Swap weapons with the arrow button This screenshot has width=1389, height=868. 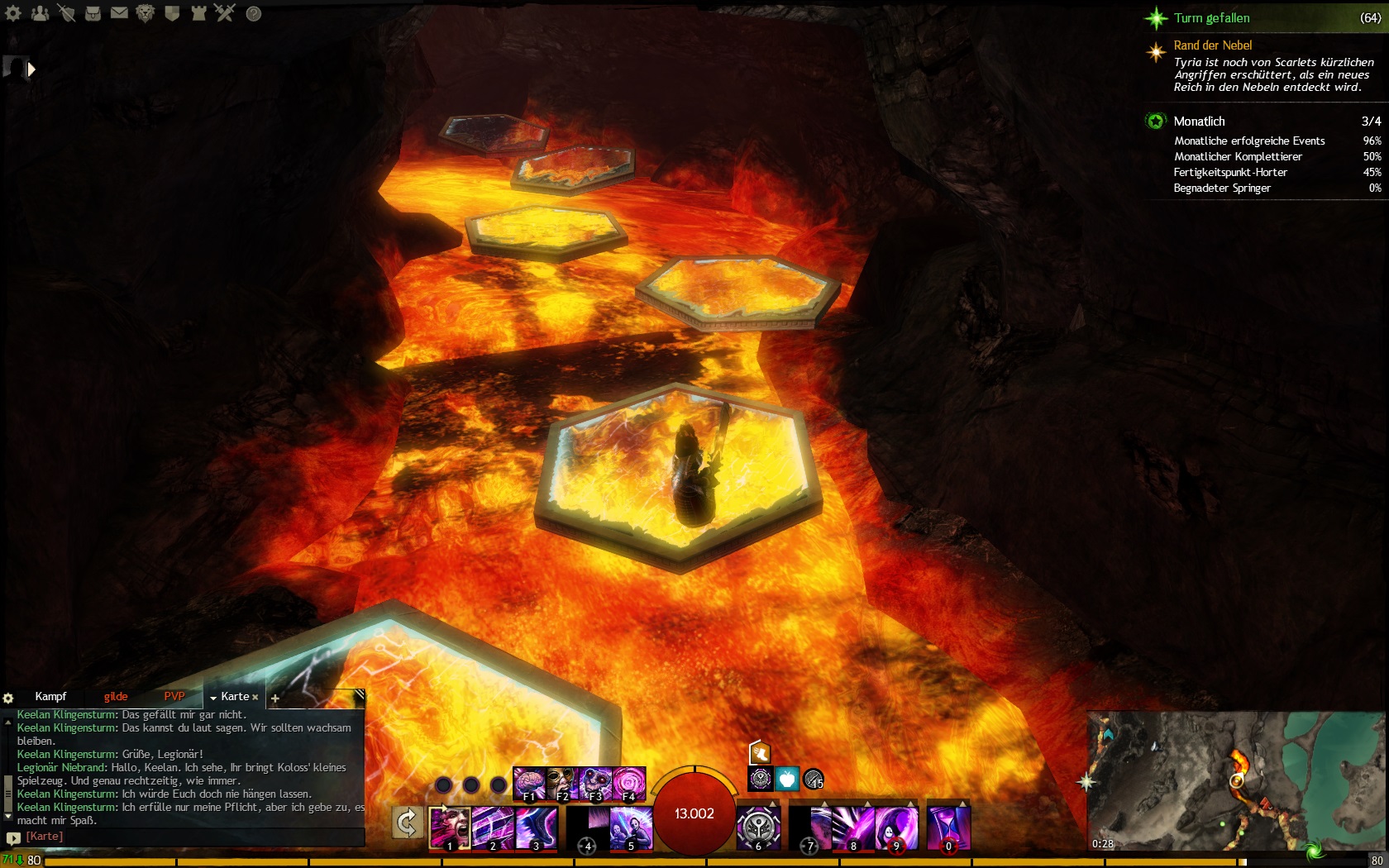click(x=407, y=823)
